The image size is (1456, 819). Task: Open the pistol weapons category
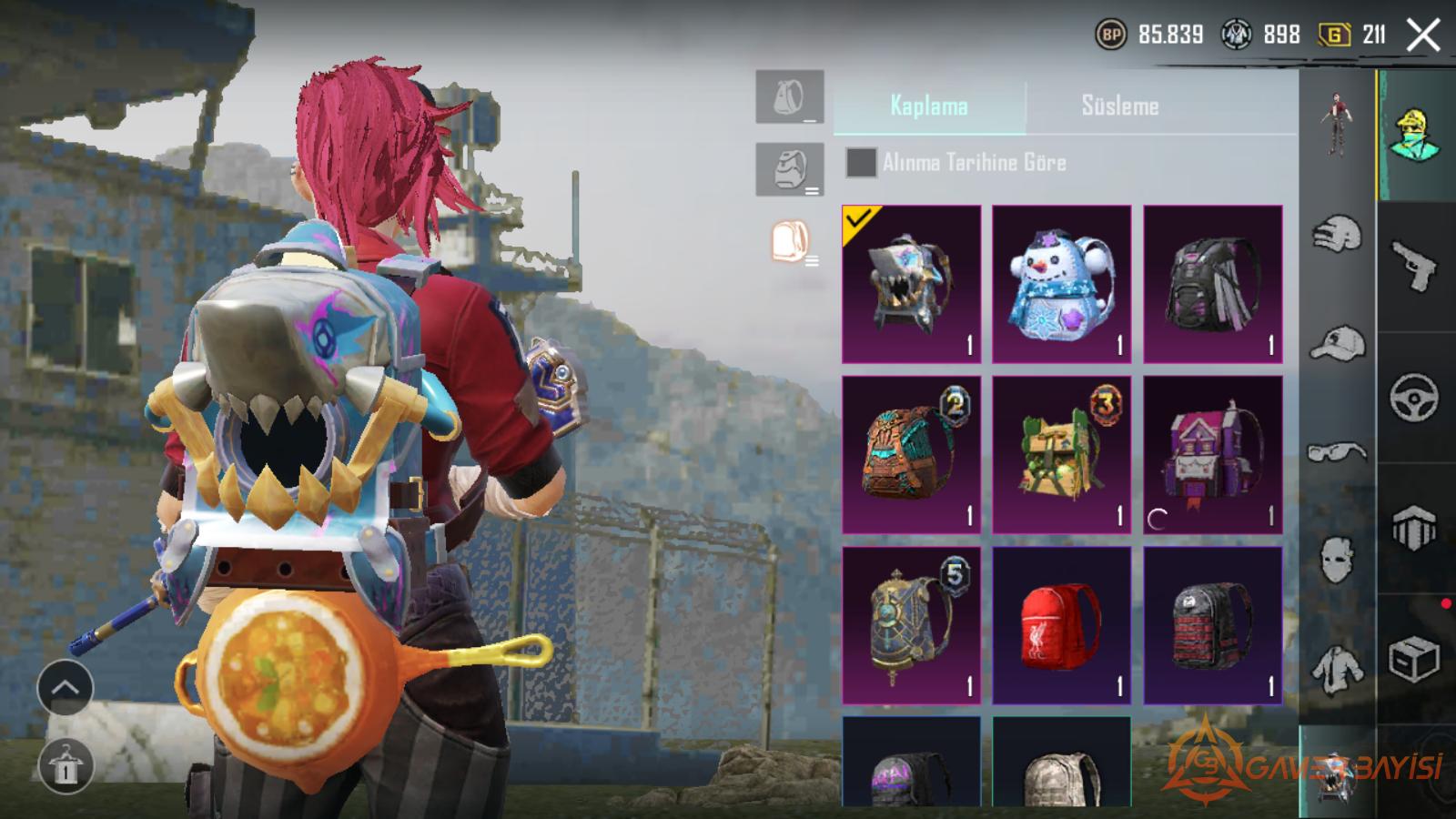(1413, 265)
